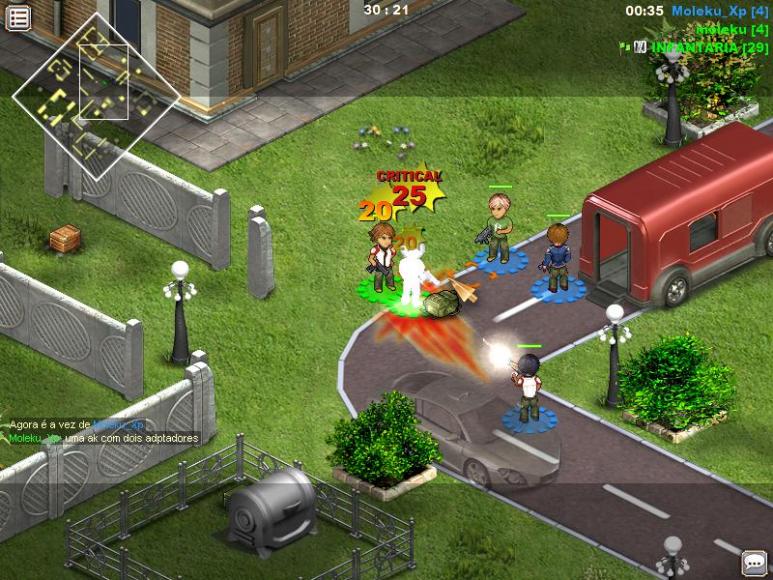Click the diamond-shaped minimap
This screenshot has height=580, width=773.
coord(96,95)
